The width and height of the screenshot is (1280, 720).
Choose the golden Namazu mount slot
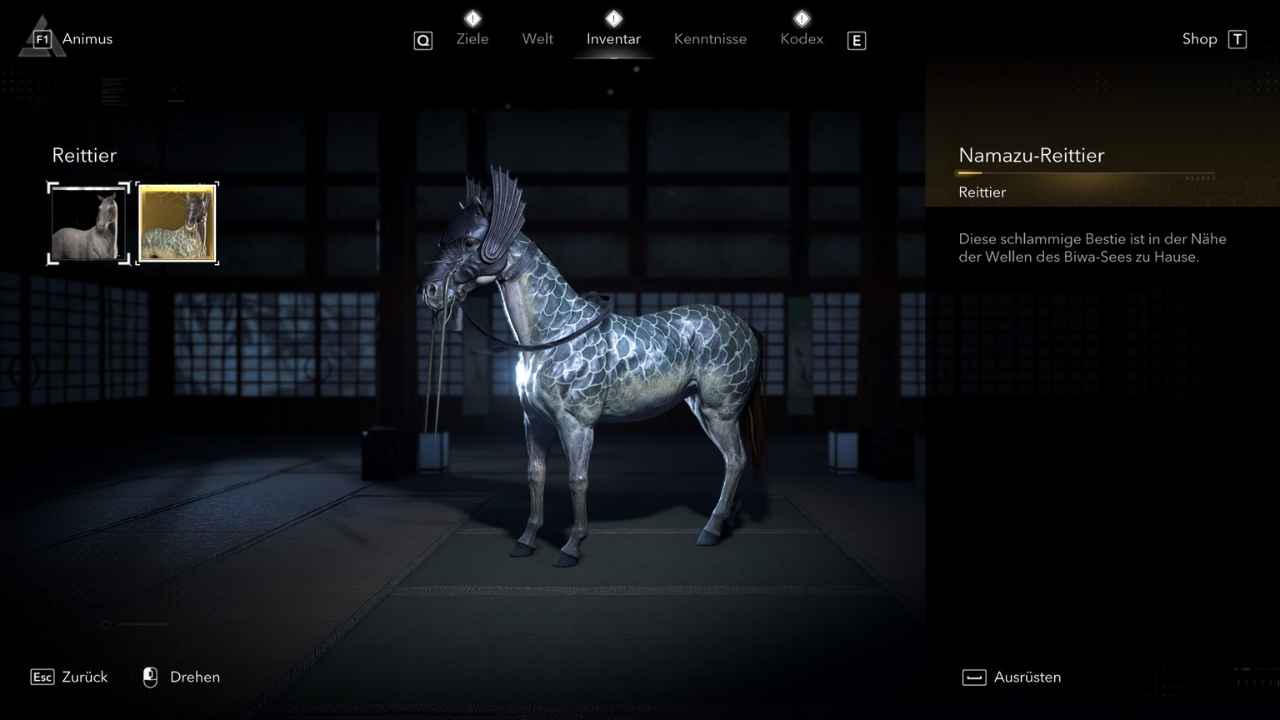point(177,223)
